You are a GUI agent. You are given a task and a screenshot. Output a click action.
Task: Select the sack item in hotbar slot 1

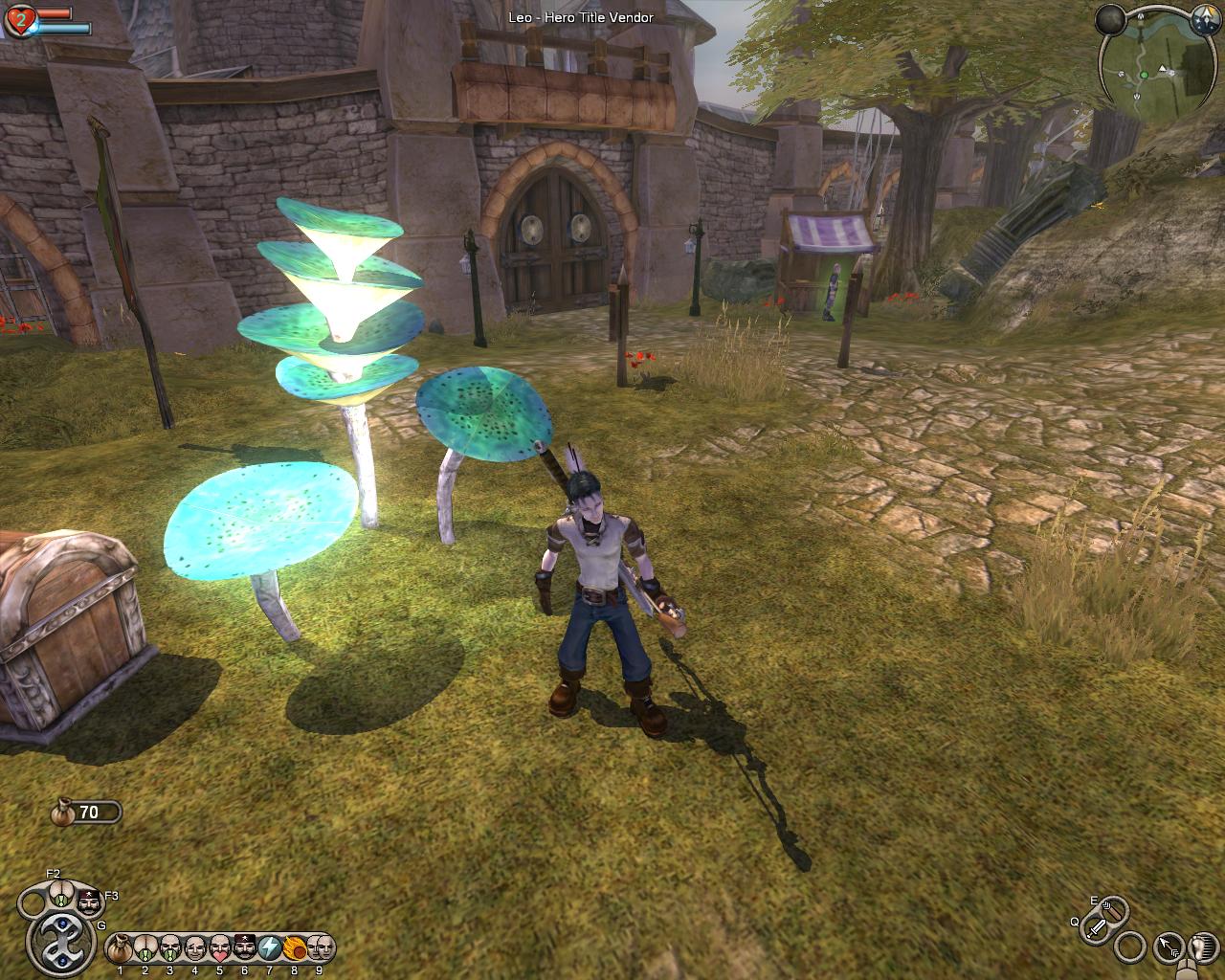(121, 948)
